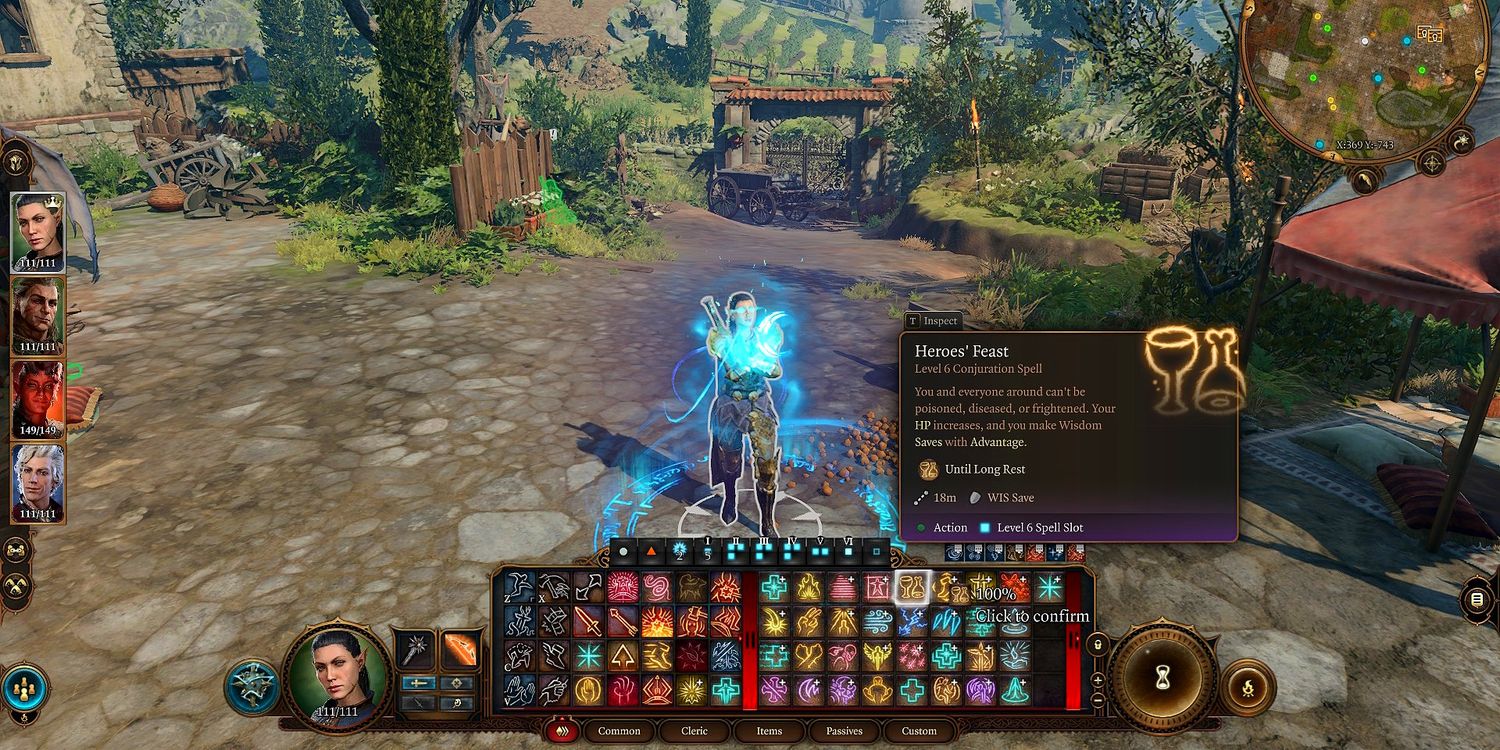Select the Heroes' Feast spell in hotbar
This screenshot has height=750, width=1500.
[911, 587]
